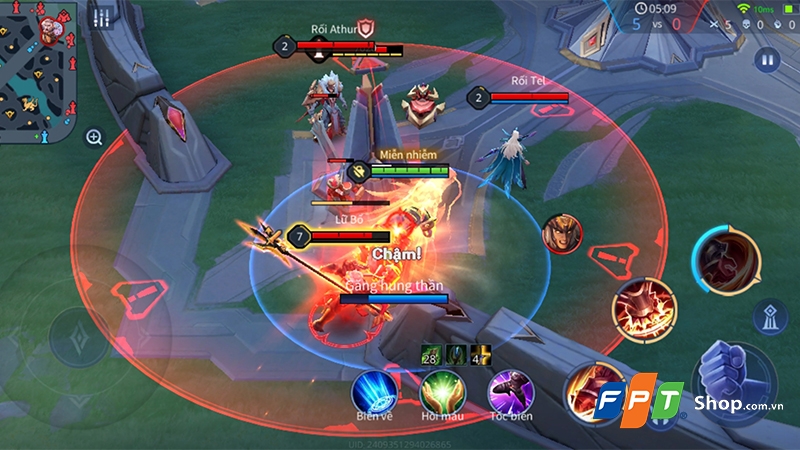Open the sliders settings icon near the minimap
Viewport: 800px width, 450px height.
pos(100,19)
